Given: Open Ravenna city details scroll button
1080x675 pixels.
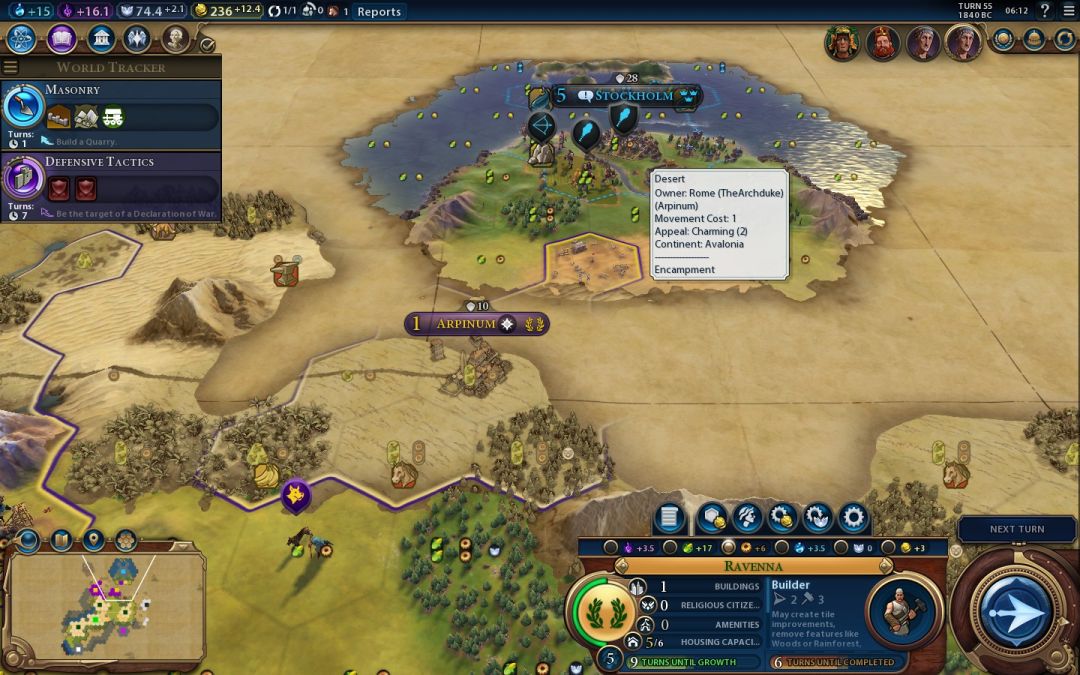Looking at the screenshot, I should (670, 518).
